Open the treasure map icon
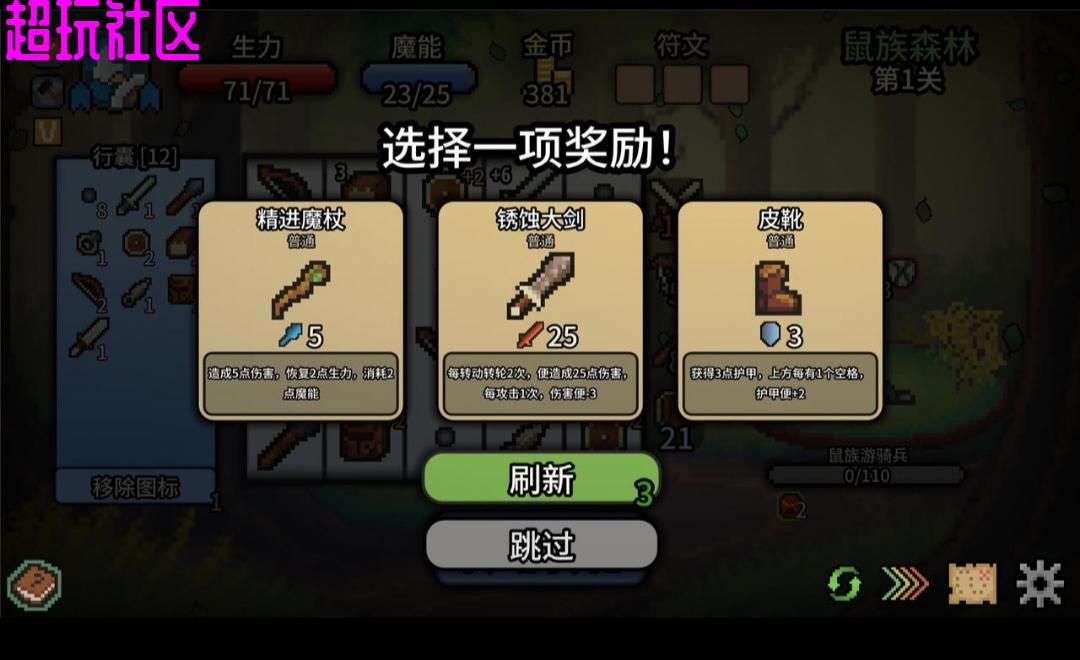The image size is (1080, 660). pos(972,583)
